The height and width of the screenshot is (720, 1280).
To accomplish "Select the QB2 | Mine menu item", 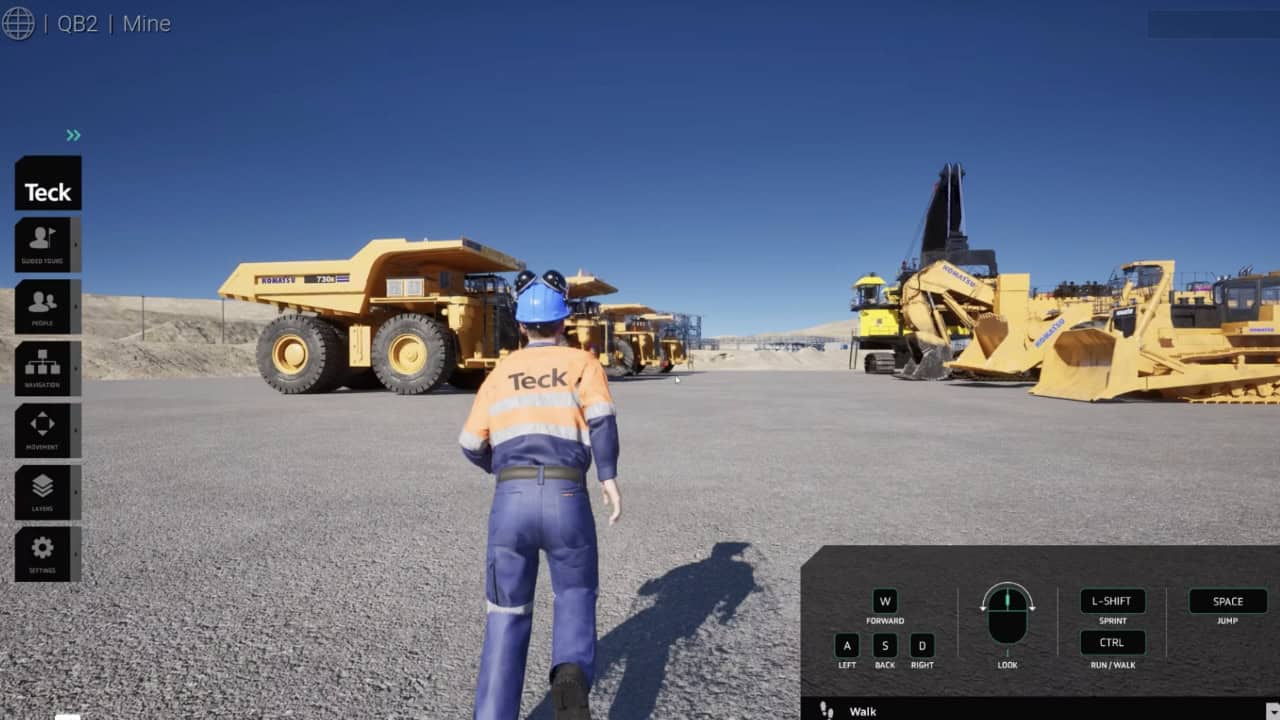I will [112, 23].
